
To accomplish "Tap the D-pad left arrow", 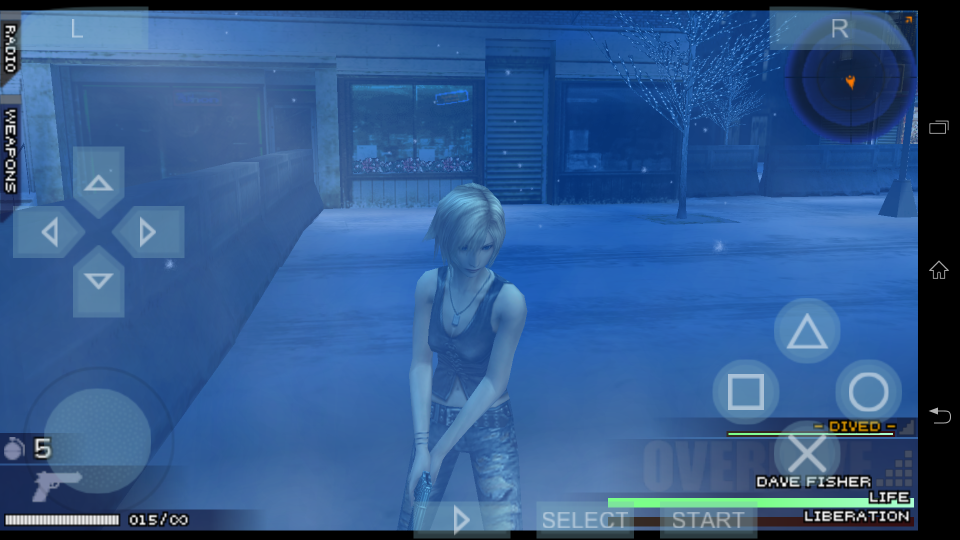I will pyautogui.click(x=49, y=232).
